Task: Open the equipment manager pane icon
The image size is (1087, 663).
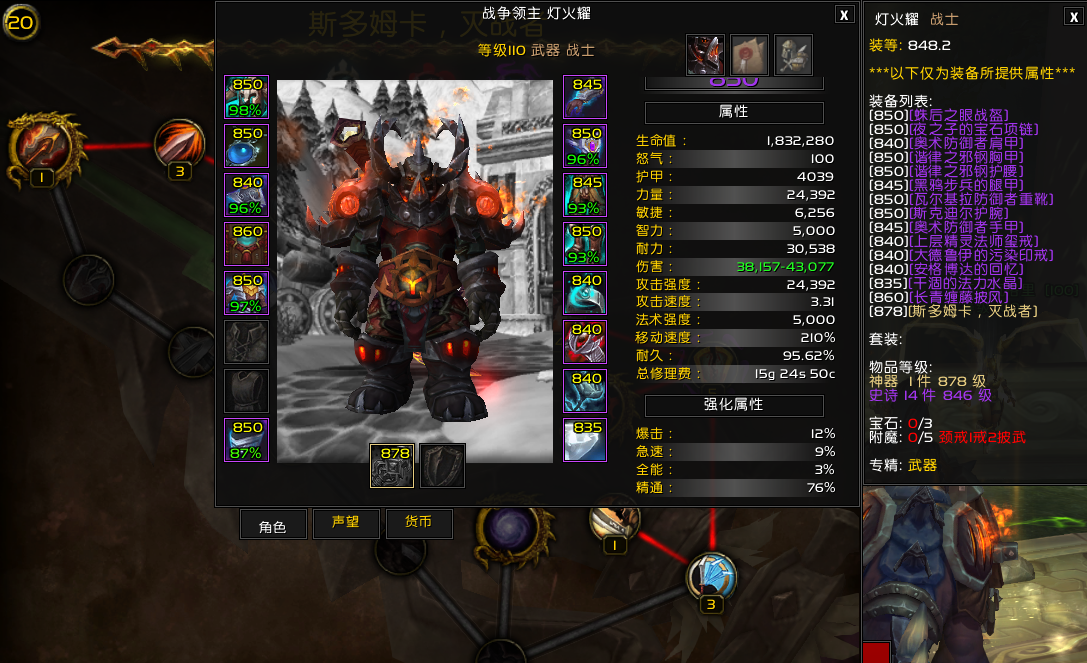Action: point(793,55)
